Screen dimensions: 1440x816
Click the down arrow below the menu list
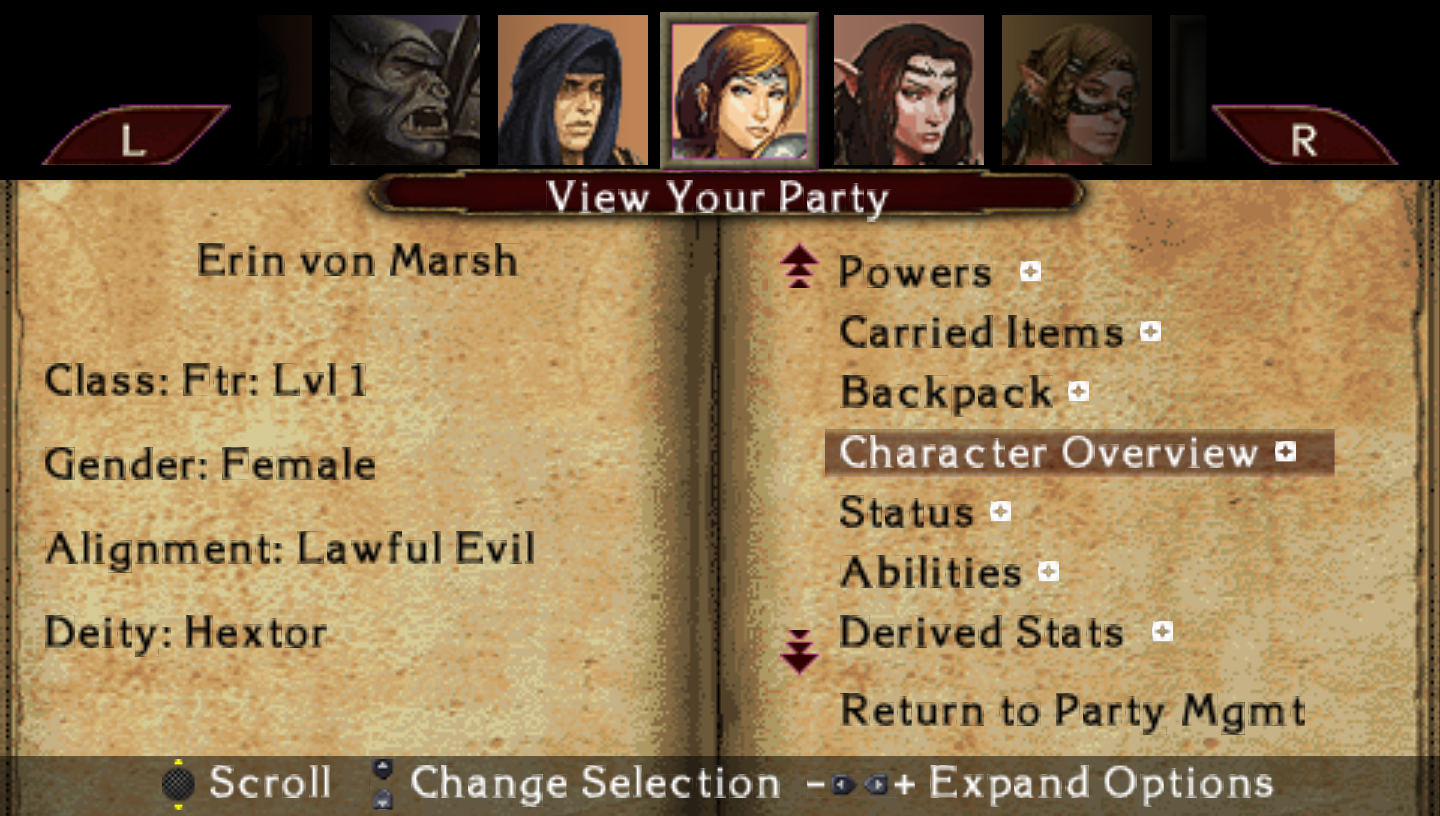(x=799, y=652)
